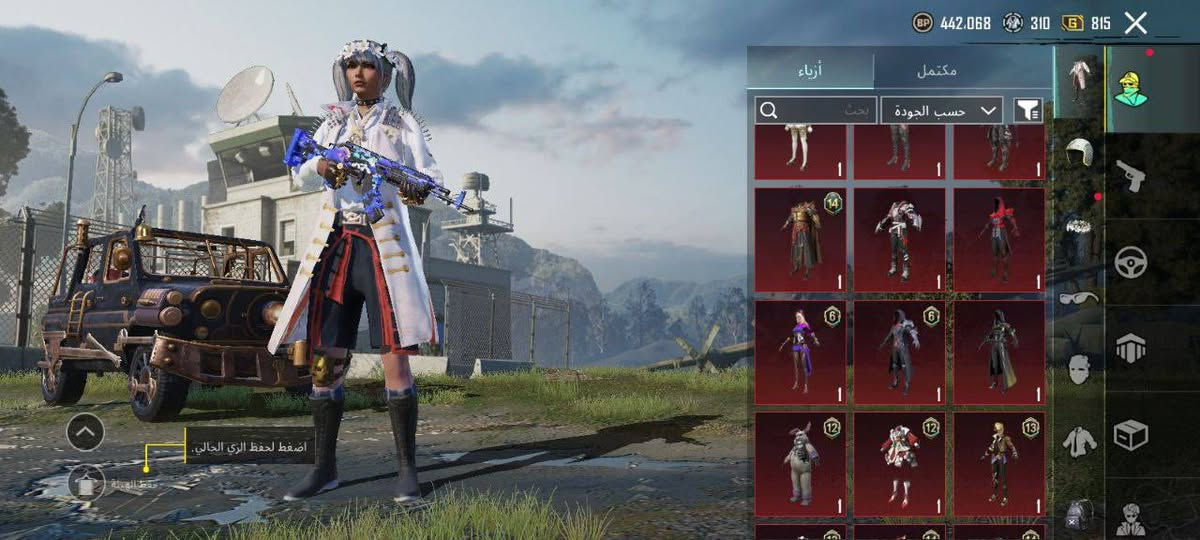Pick the red and white outfit with badge 12

(x=899, y=463)
